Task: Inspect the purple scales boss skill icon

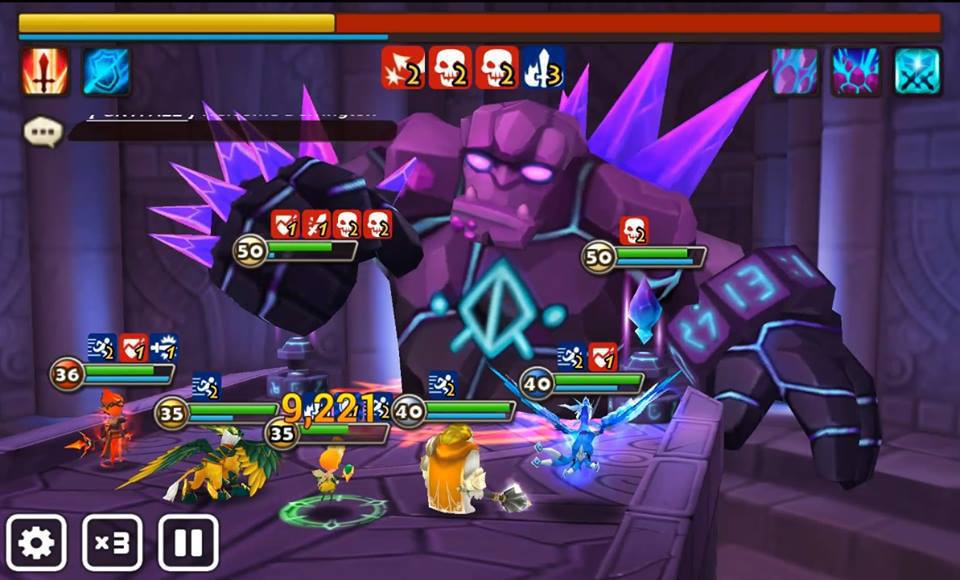Action: click(x=795, y=72)
